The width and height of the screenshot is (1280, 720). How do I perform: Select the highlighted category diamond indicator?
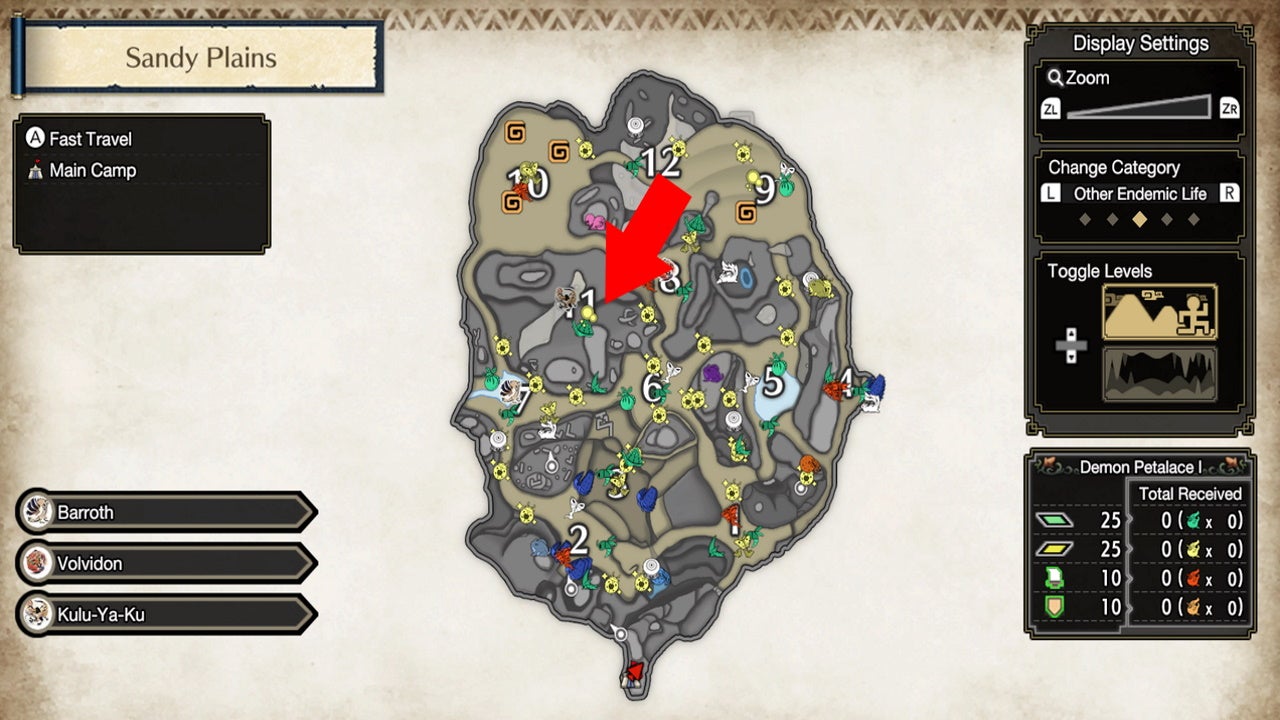click(x=1139, y=219)
